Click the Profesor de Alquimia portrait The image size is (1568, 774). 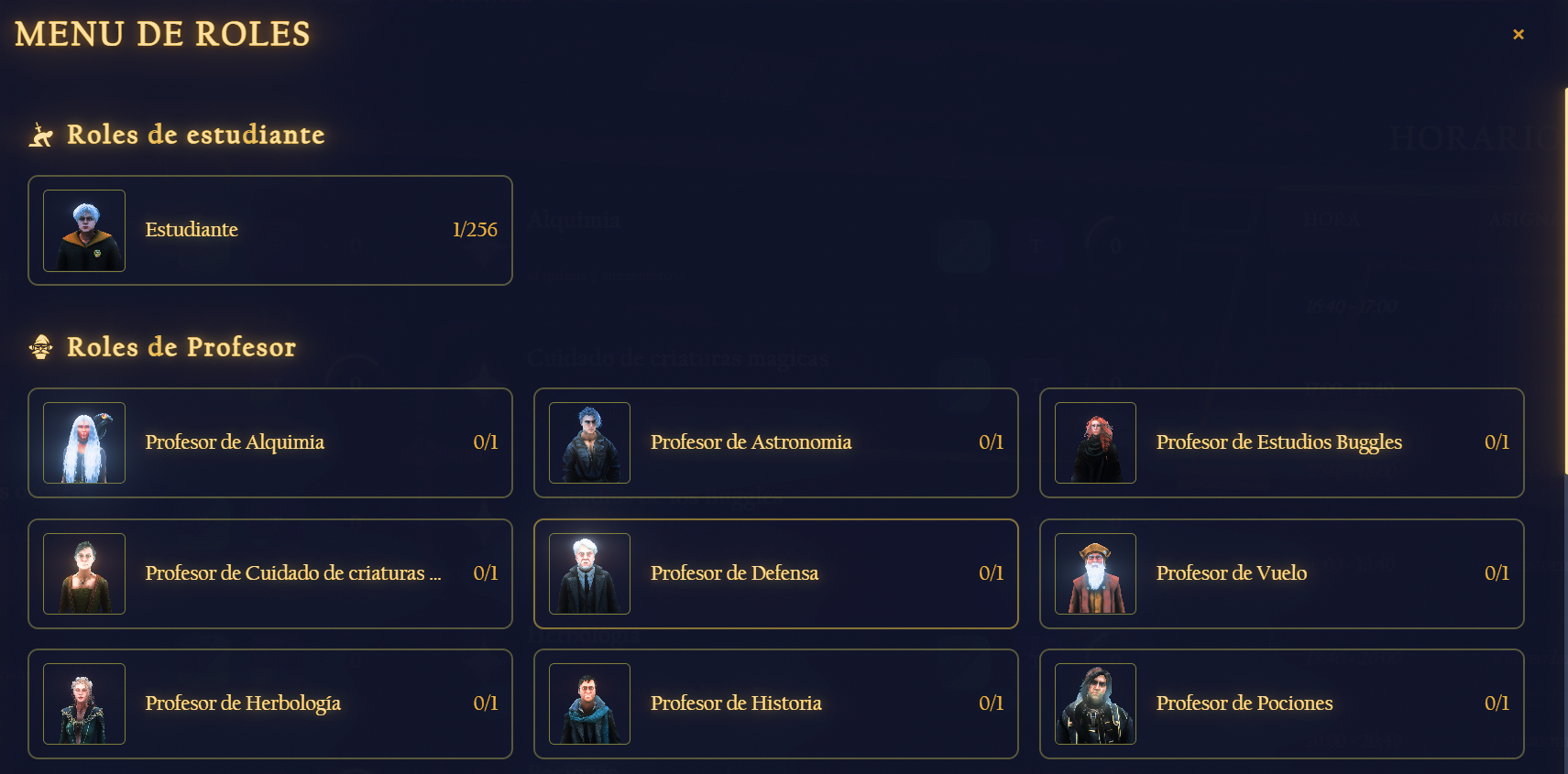coord(83,443)
